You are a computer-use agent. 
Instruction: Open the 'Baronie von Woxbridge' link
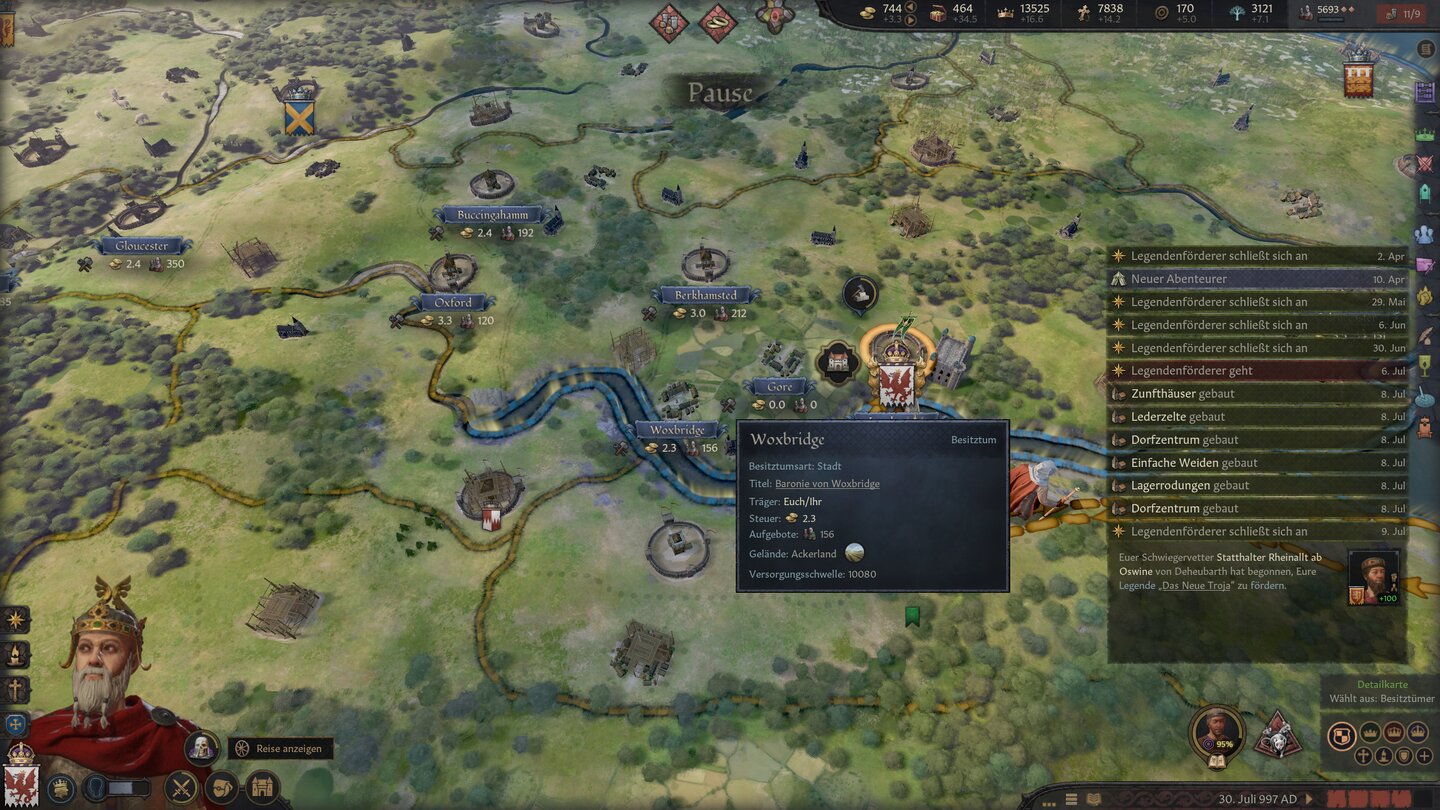(x=826, y=483)
